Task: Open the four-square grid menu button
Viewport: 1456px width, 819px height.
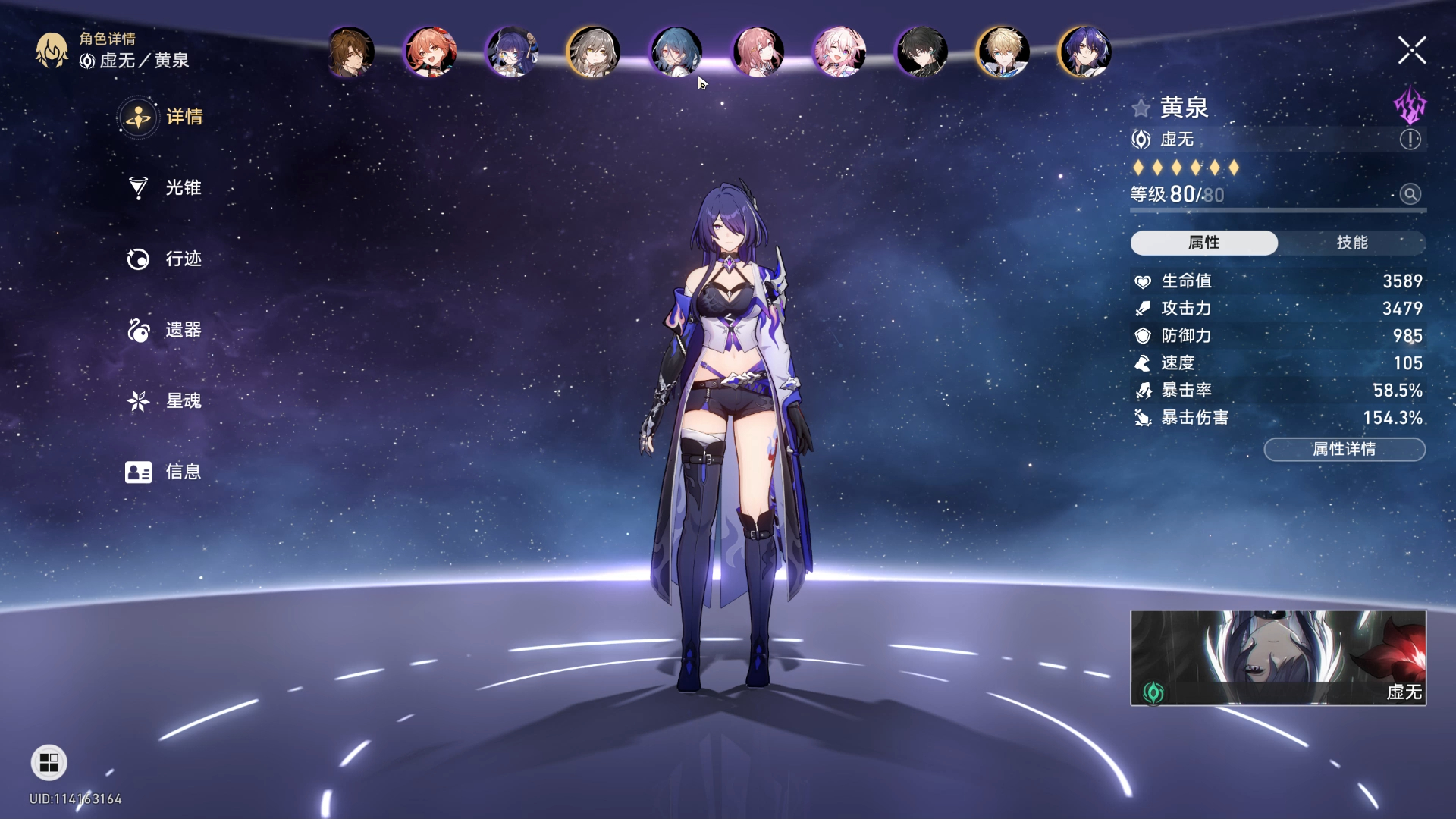Action: (49, 762)
